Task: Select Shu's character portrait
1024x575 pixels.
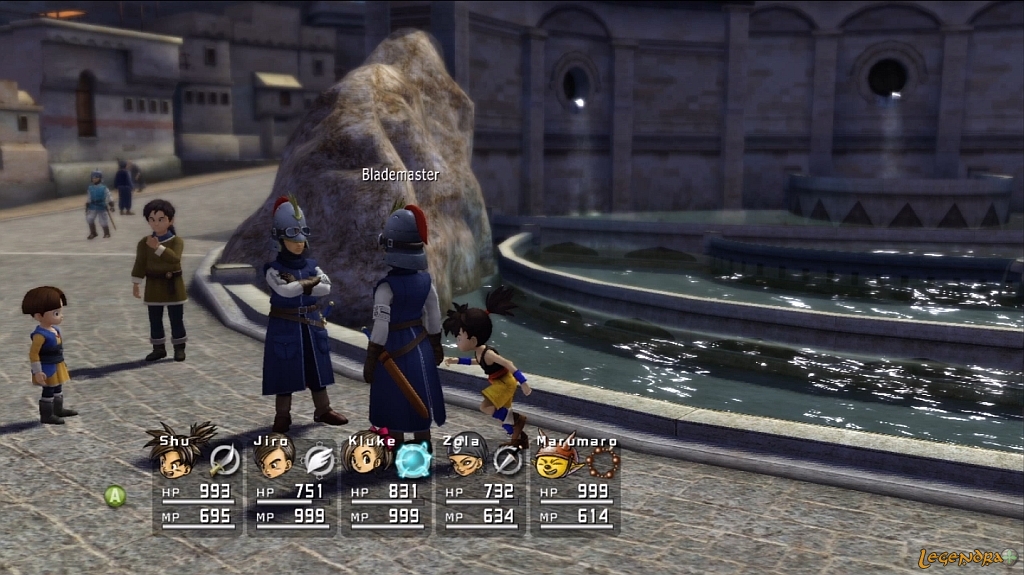Action: tap(178, 458)
